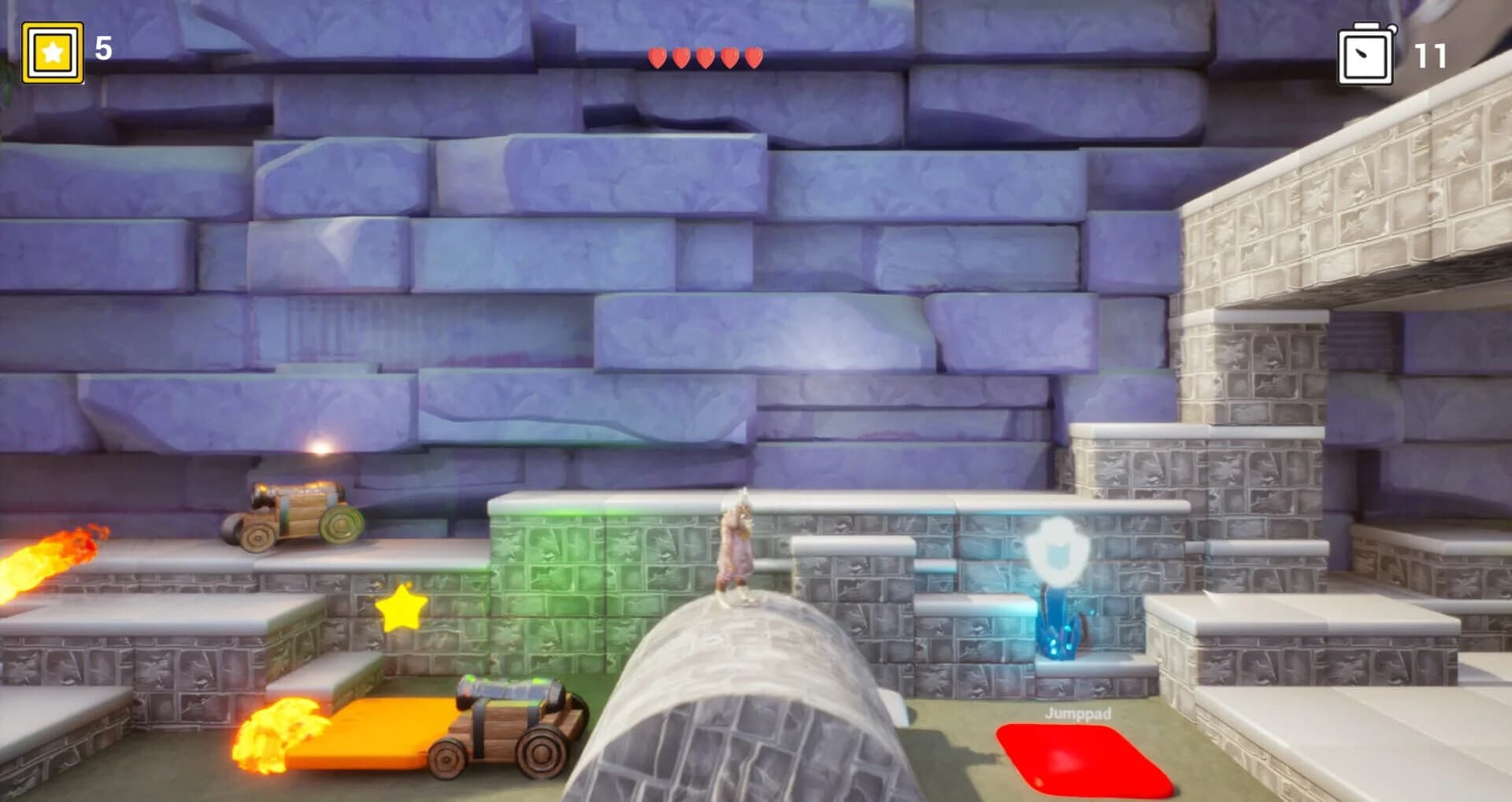This screenshot has width=1512, height=802.
Task: Click the first red heart in health bar
Action: point(658,57)
